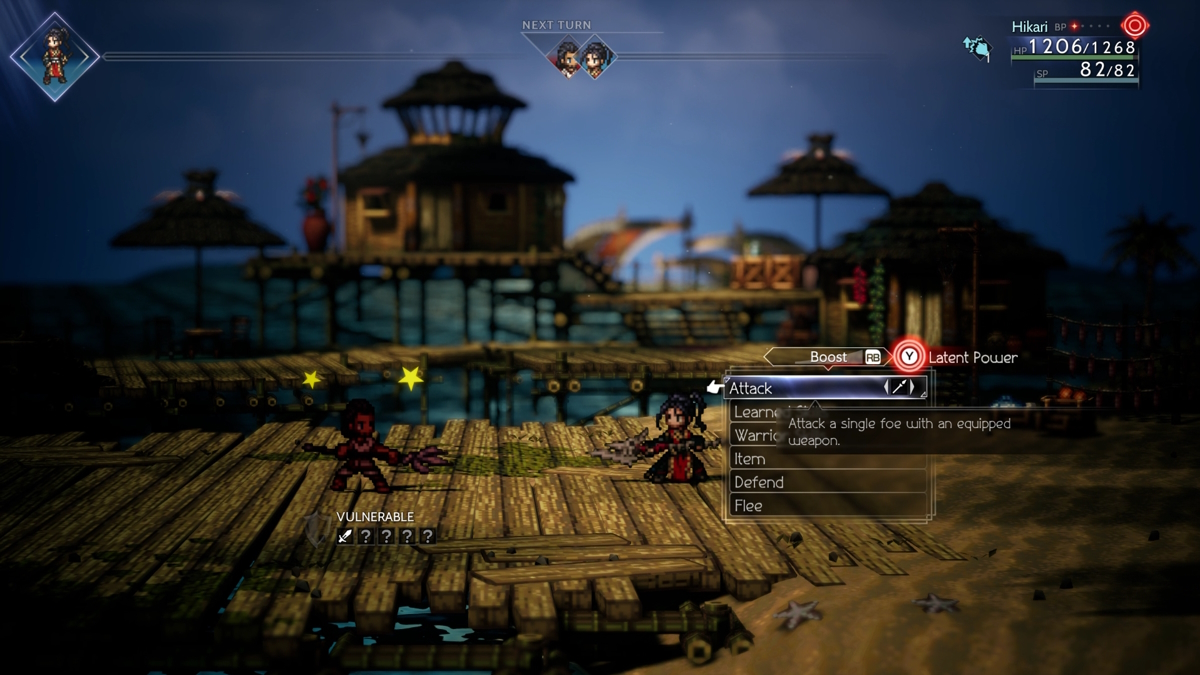Open the Warrior Skills command

(x=756, y=435)
